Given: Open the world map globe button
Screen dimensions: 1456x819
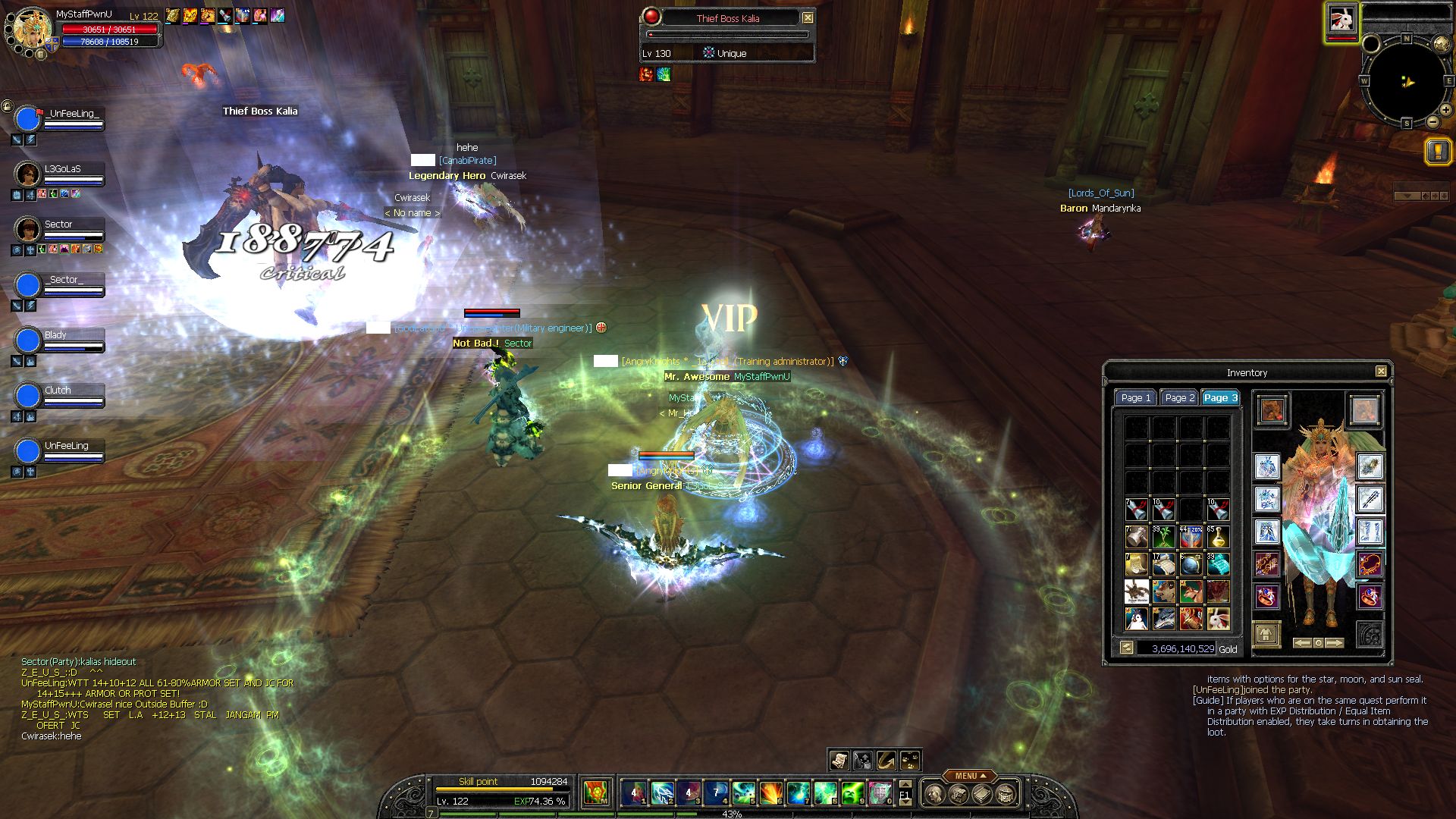Looking at the screenshot, I should 1441,44.
